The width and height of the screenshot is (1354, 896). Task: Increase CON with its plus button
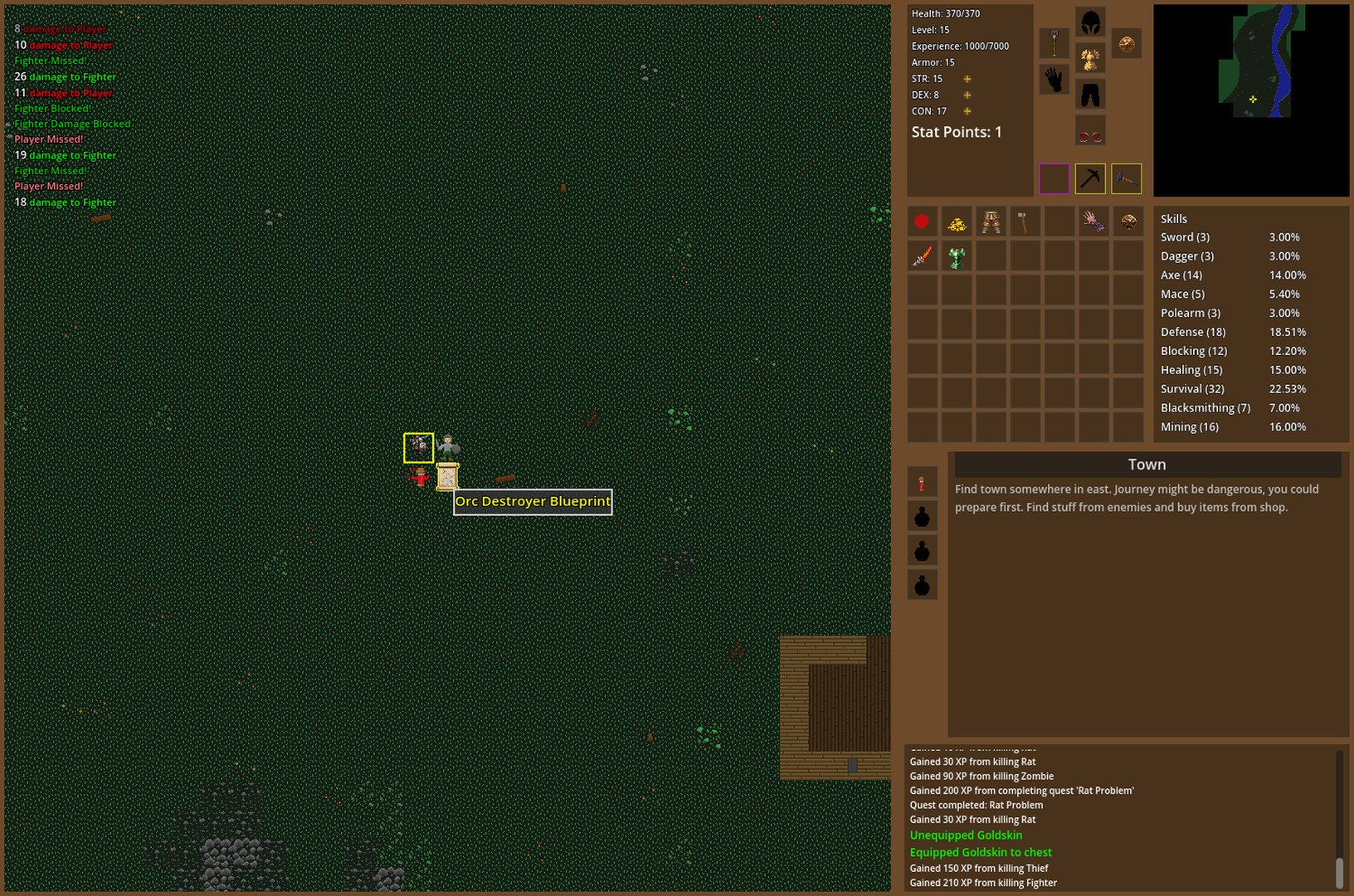coord(967,110)
